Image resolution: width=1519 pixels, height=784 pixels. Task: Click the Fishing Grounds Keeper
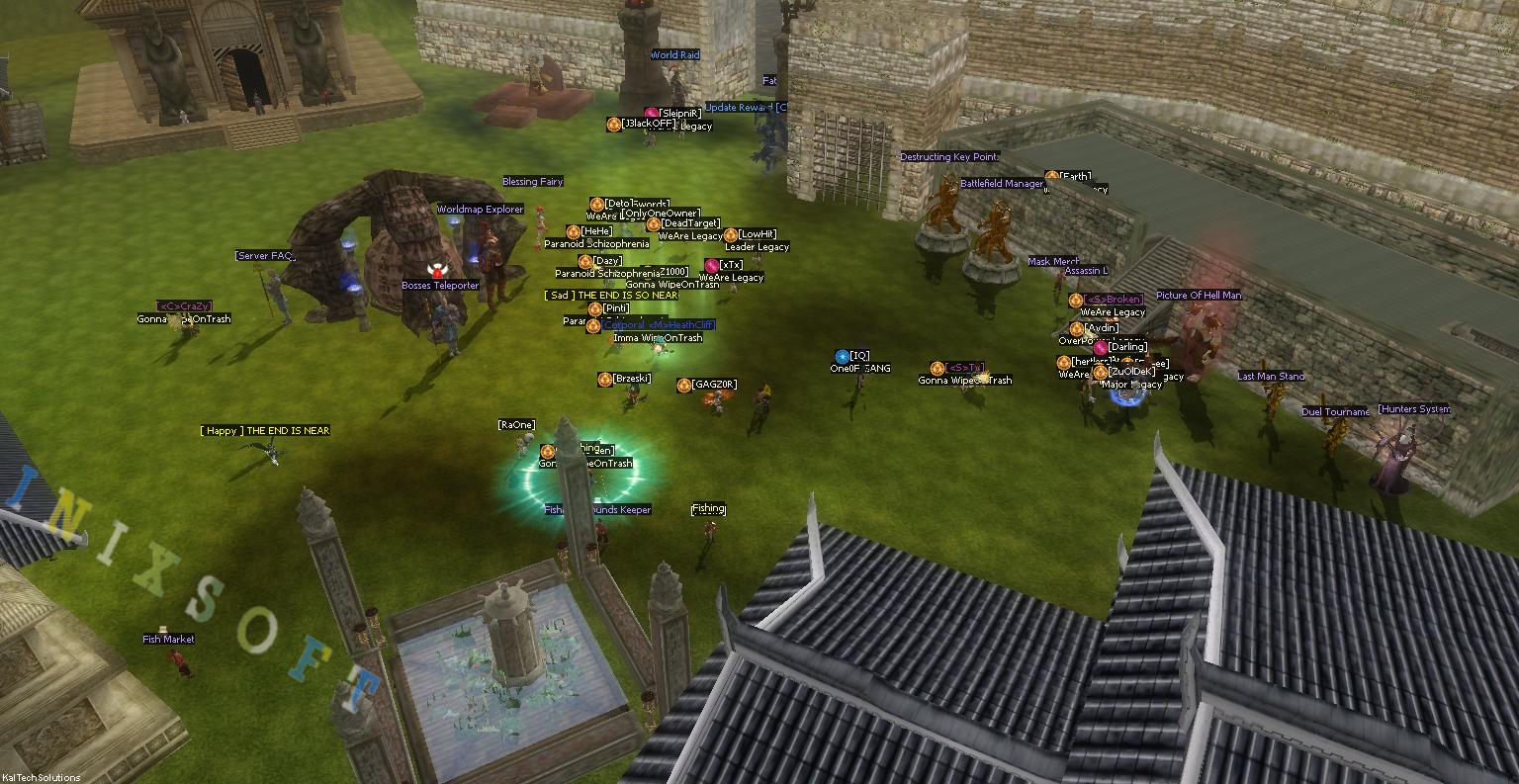[x=595, y=509]
